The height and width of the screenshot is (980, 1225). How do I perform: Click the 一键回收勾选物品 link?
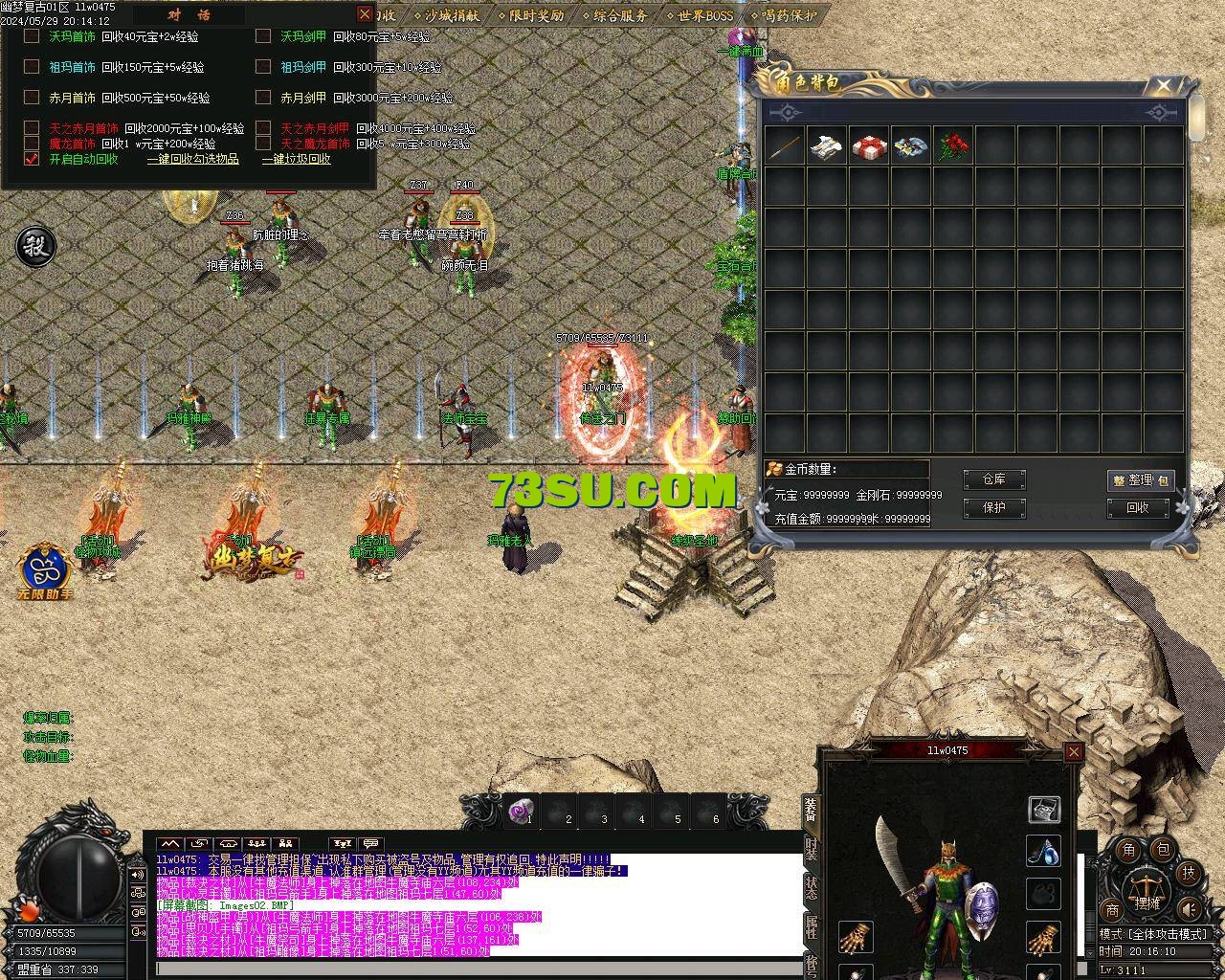192,159
